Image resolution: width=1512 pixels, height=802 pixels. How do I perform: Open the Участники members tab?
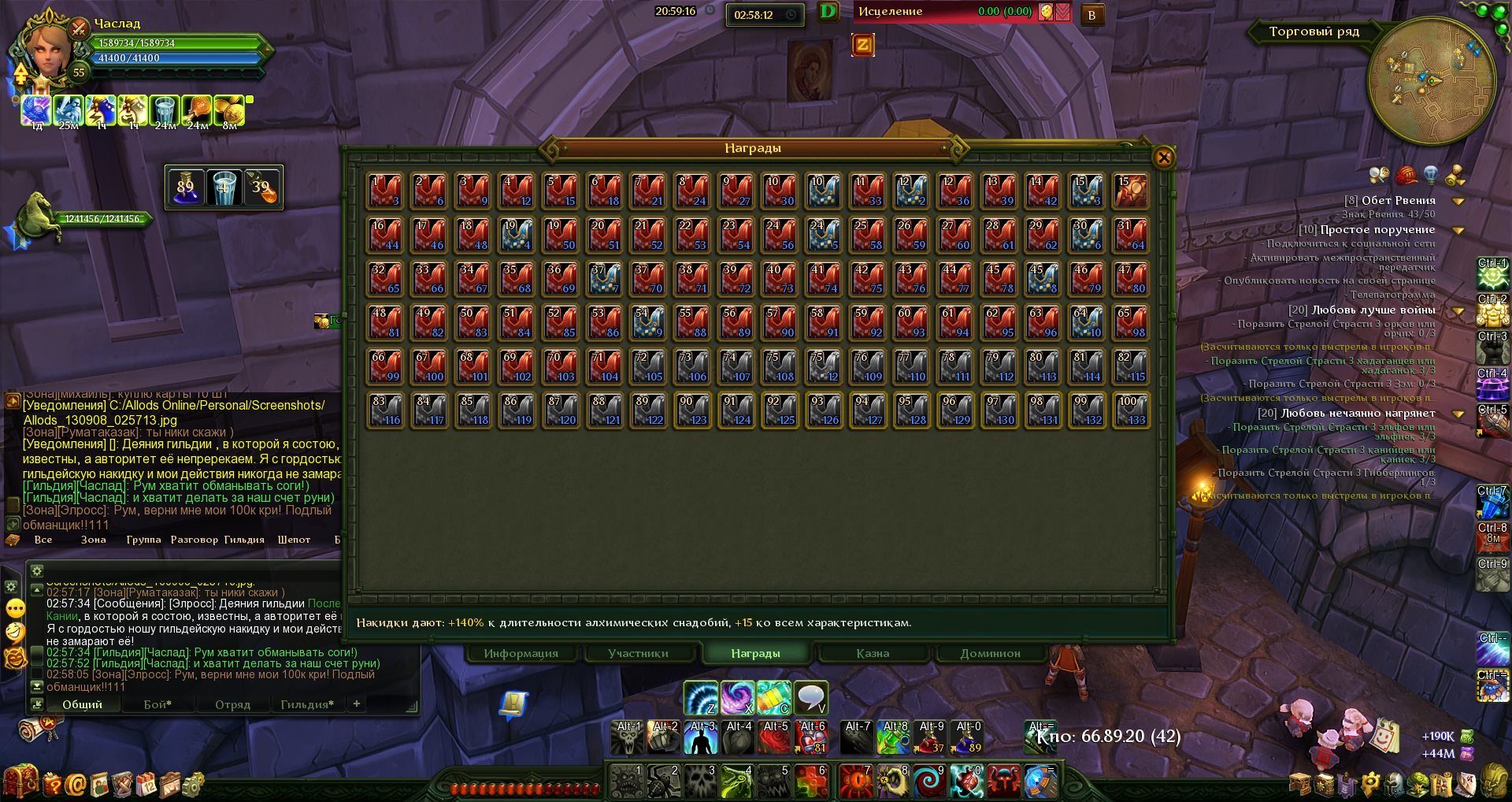point(638,653)
